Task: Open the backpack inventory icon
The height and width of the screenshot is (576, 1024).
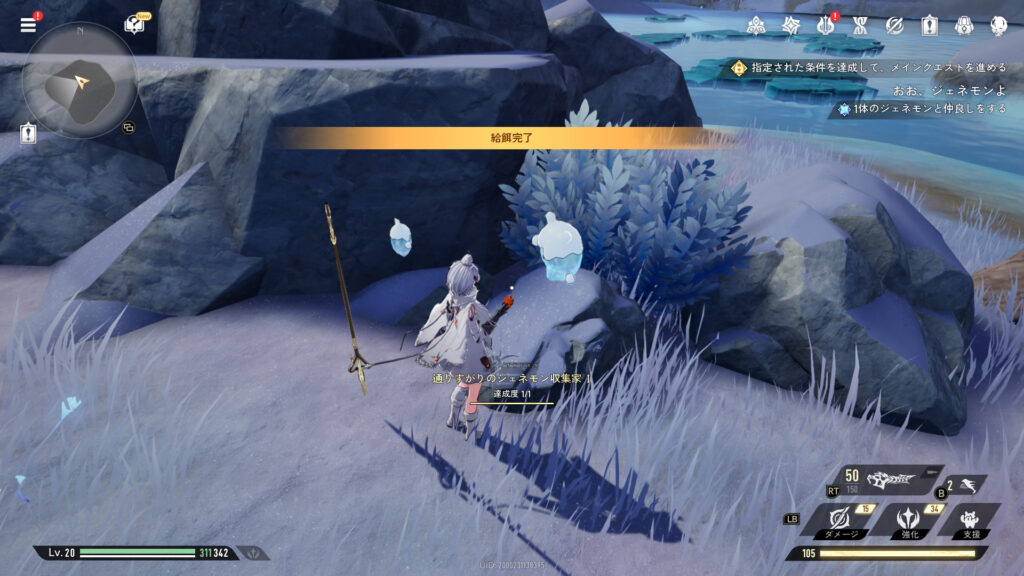Action: [x=963, y=26]
